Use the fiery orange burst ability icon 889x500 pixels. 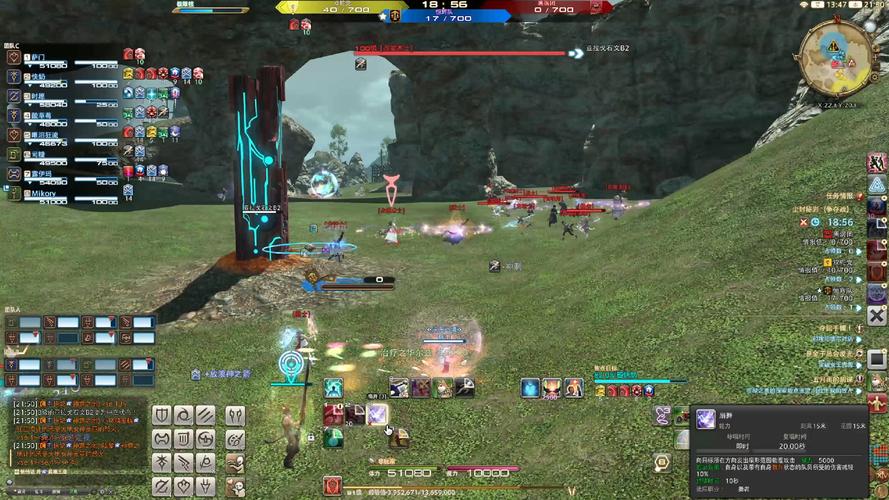(552, 388)
